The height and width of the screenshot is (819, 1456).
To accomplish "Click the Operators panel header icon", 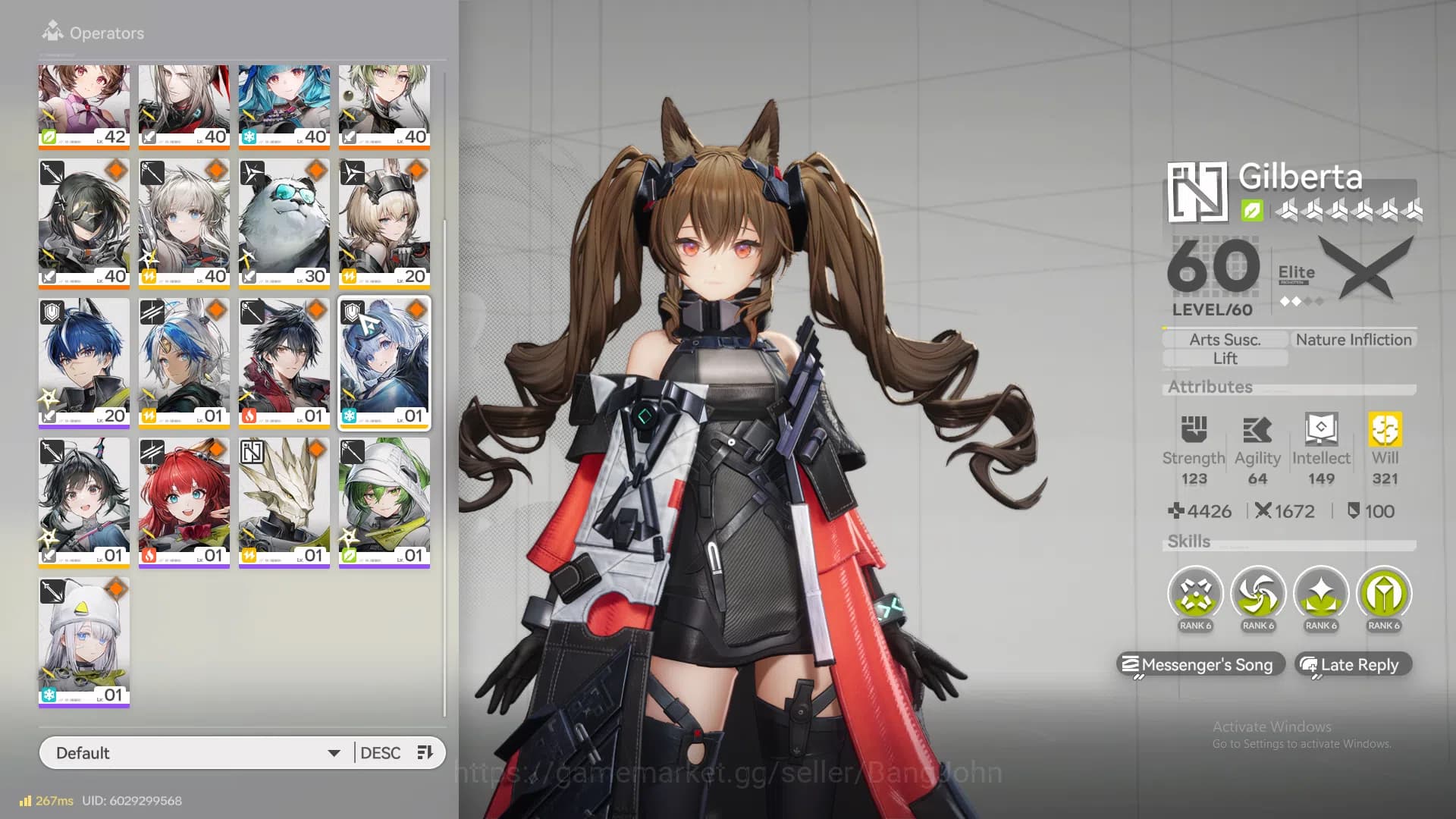I will click(52, 33).
